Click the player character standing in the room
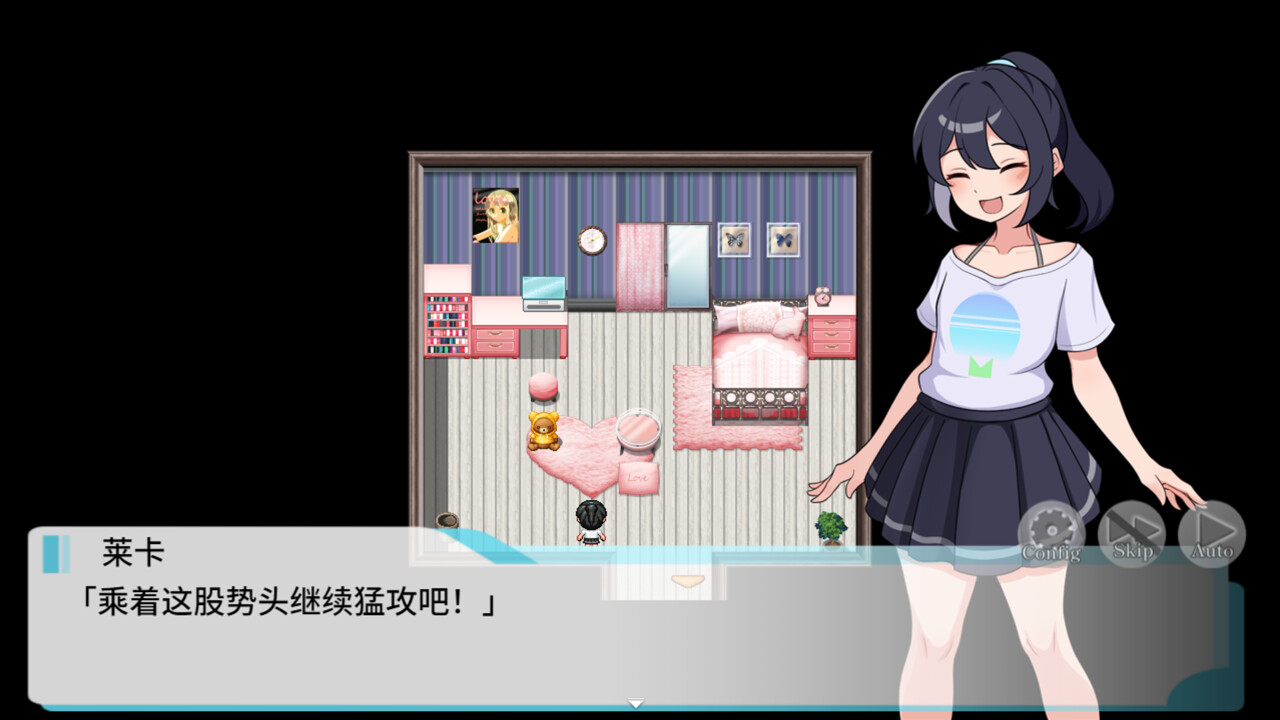 coord(590,522)
